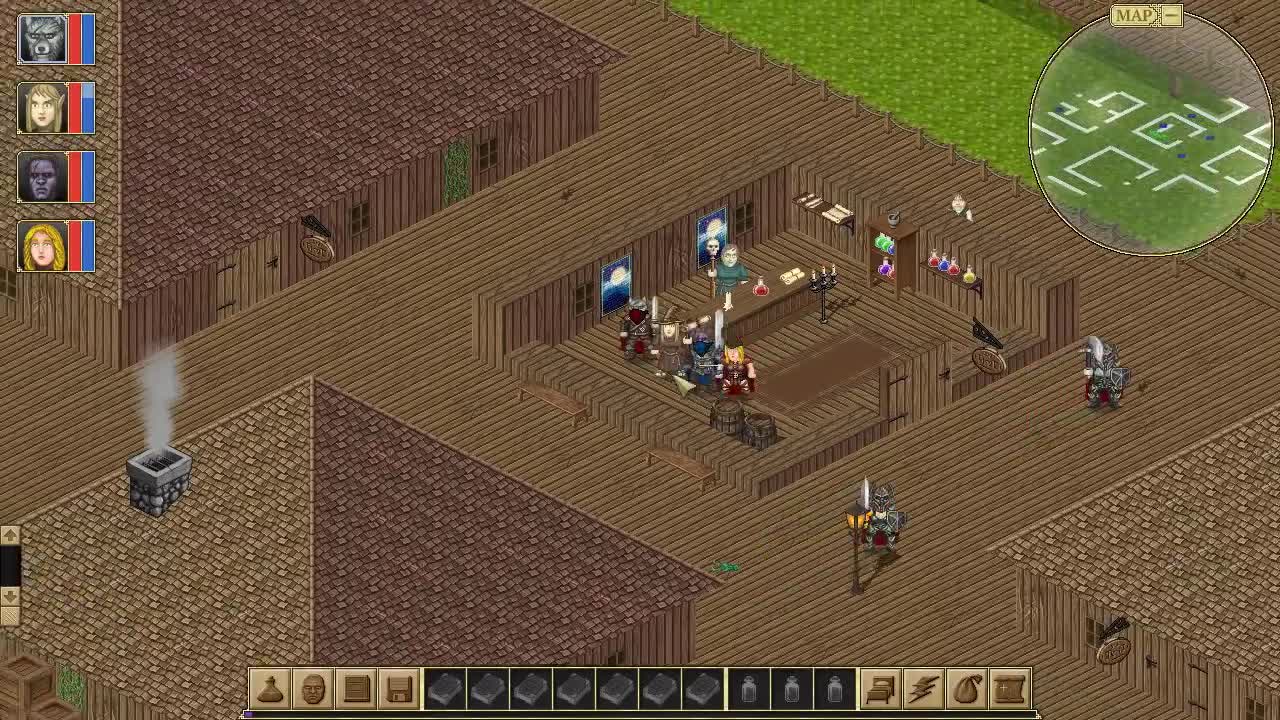Open the item pouch icon

pyautogui.click(x=268, y=688)
